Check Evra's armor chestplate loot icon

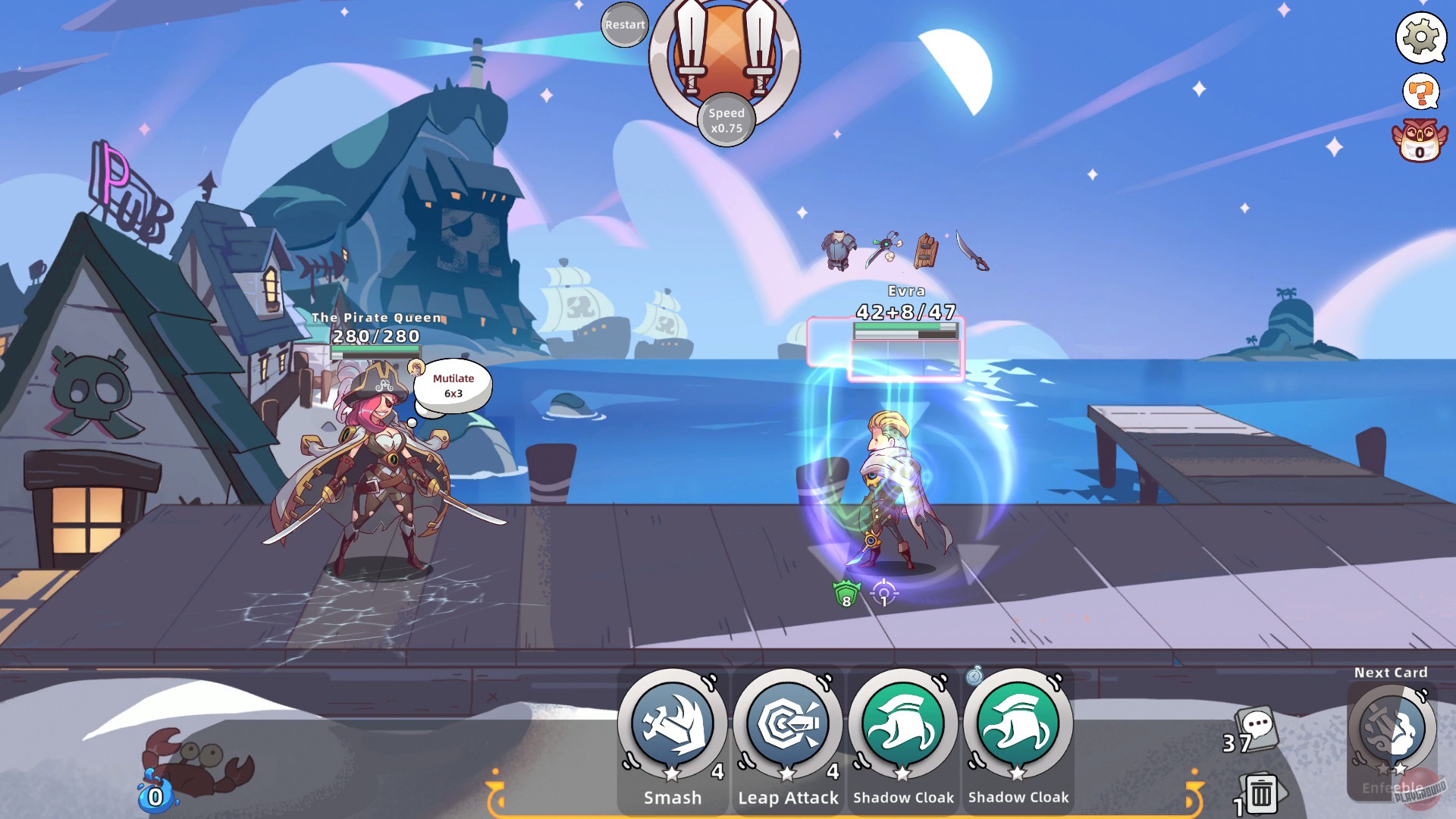(x=837, y=250)
